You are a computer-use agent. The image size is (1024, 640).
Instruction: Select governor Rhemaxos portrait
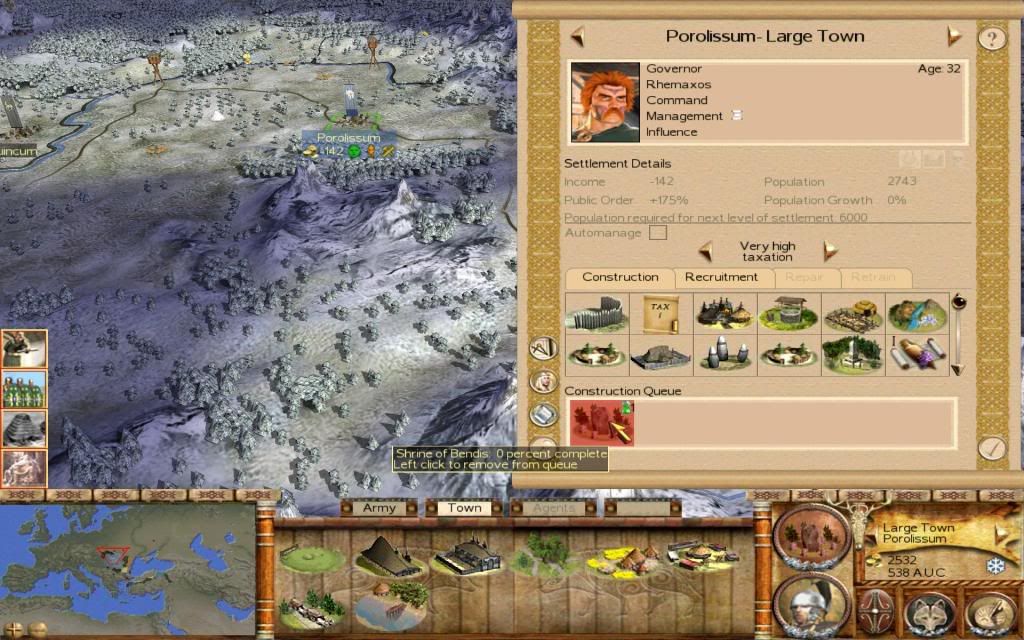(605, 102)
